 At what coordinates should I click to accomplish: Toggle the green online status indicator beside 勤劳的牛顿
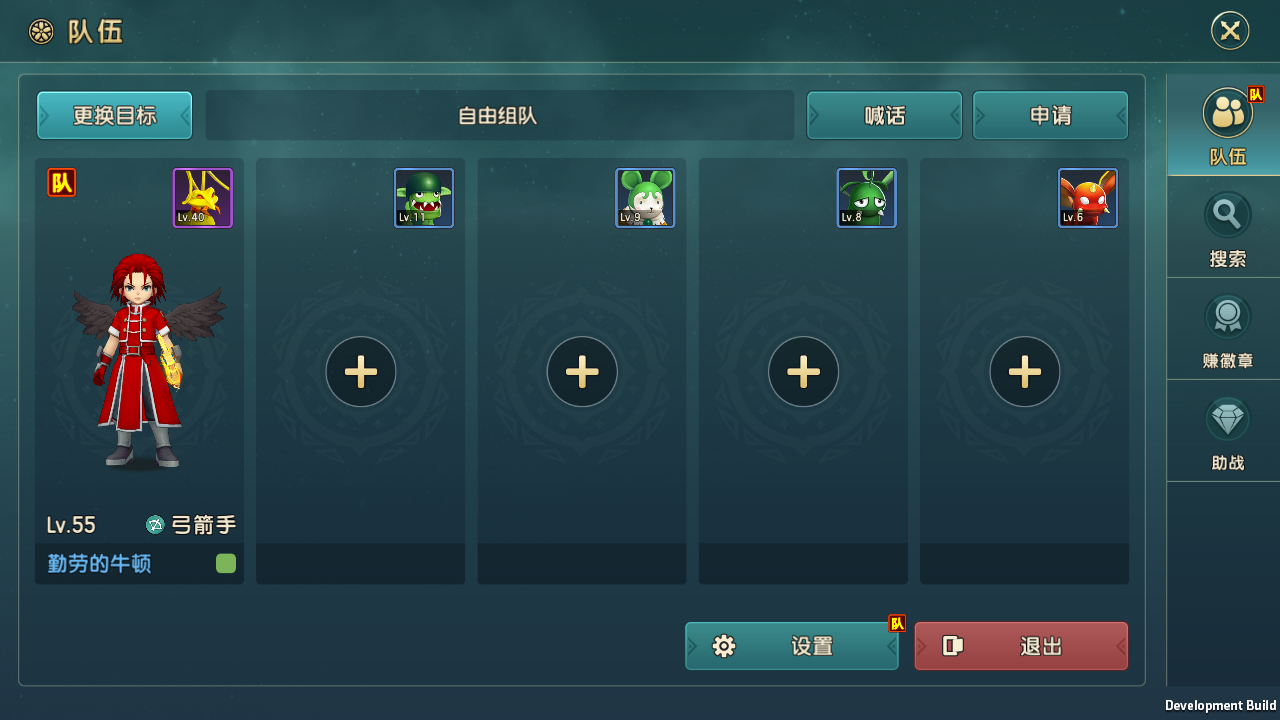click(225, 563)
